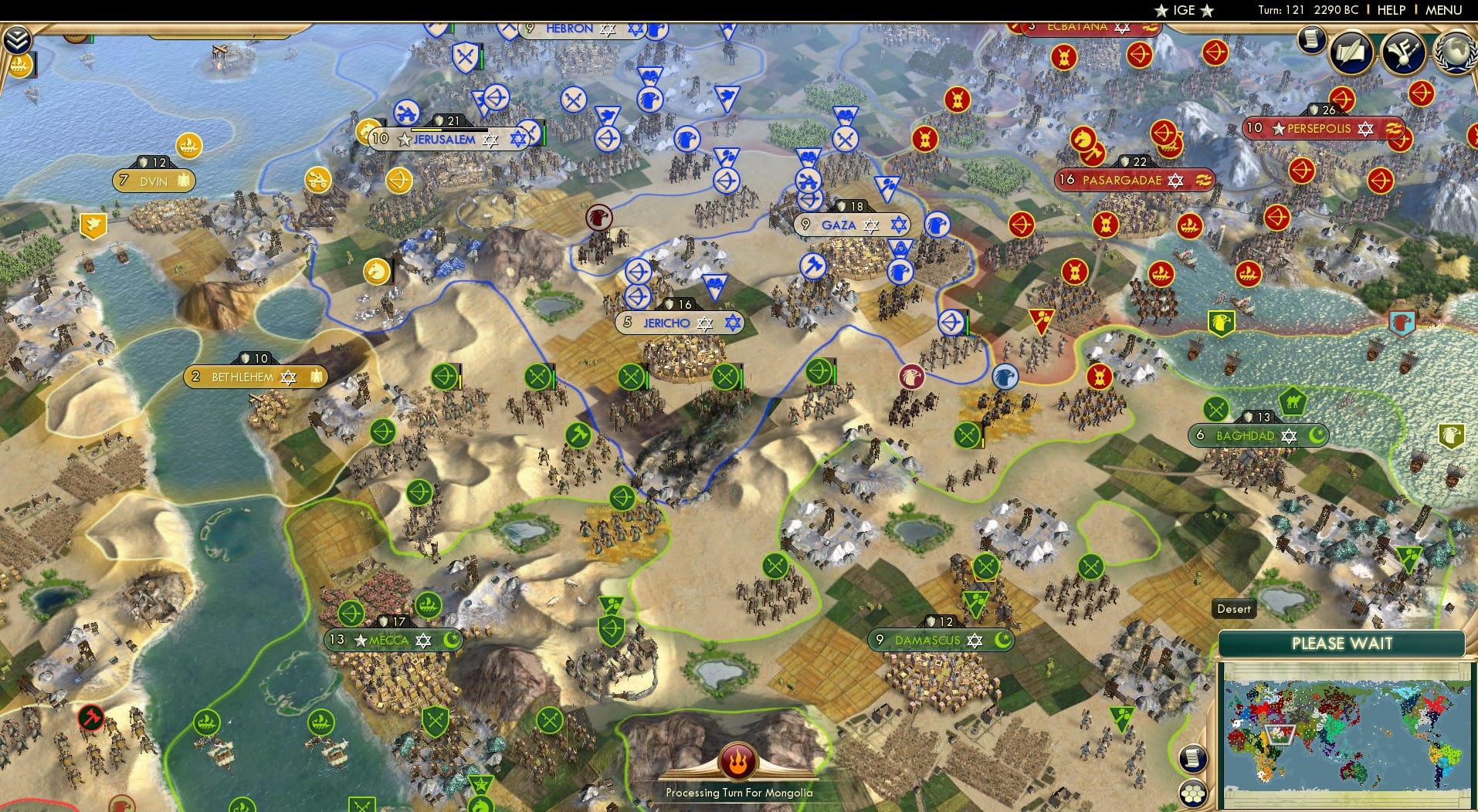Open the notification log scroll above the minimap
The image size is (1478, 812).
click(1192, 759)
